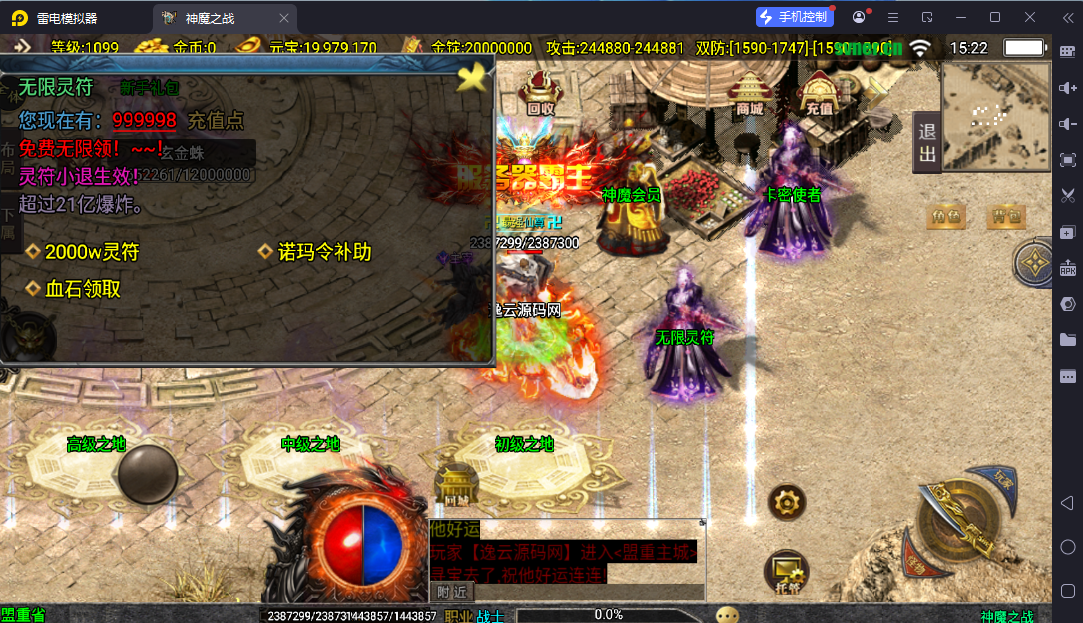Tap the gear settings icon
1083x623 pixels.
click(x=787, y=501)
